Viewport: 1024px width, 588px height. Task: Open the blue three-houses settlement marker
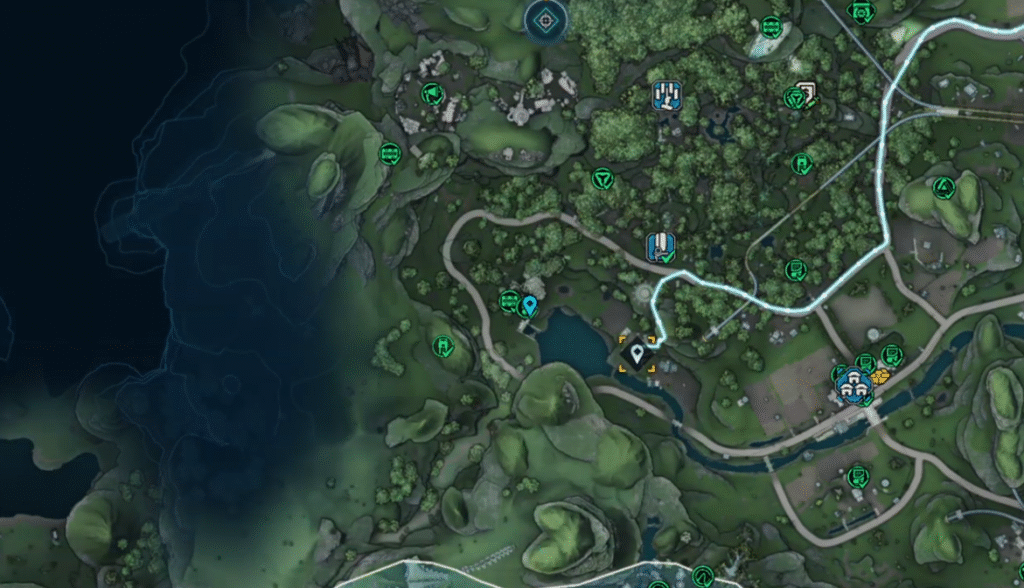pos(853,384)
